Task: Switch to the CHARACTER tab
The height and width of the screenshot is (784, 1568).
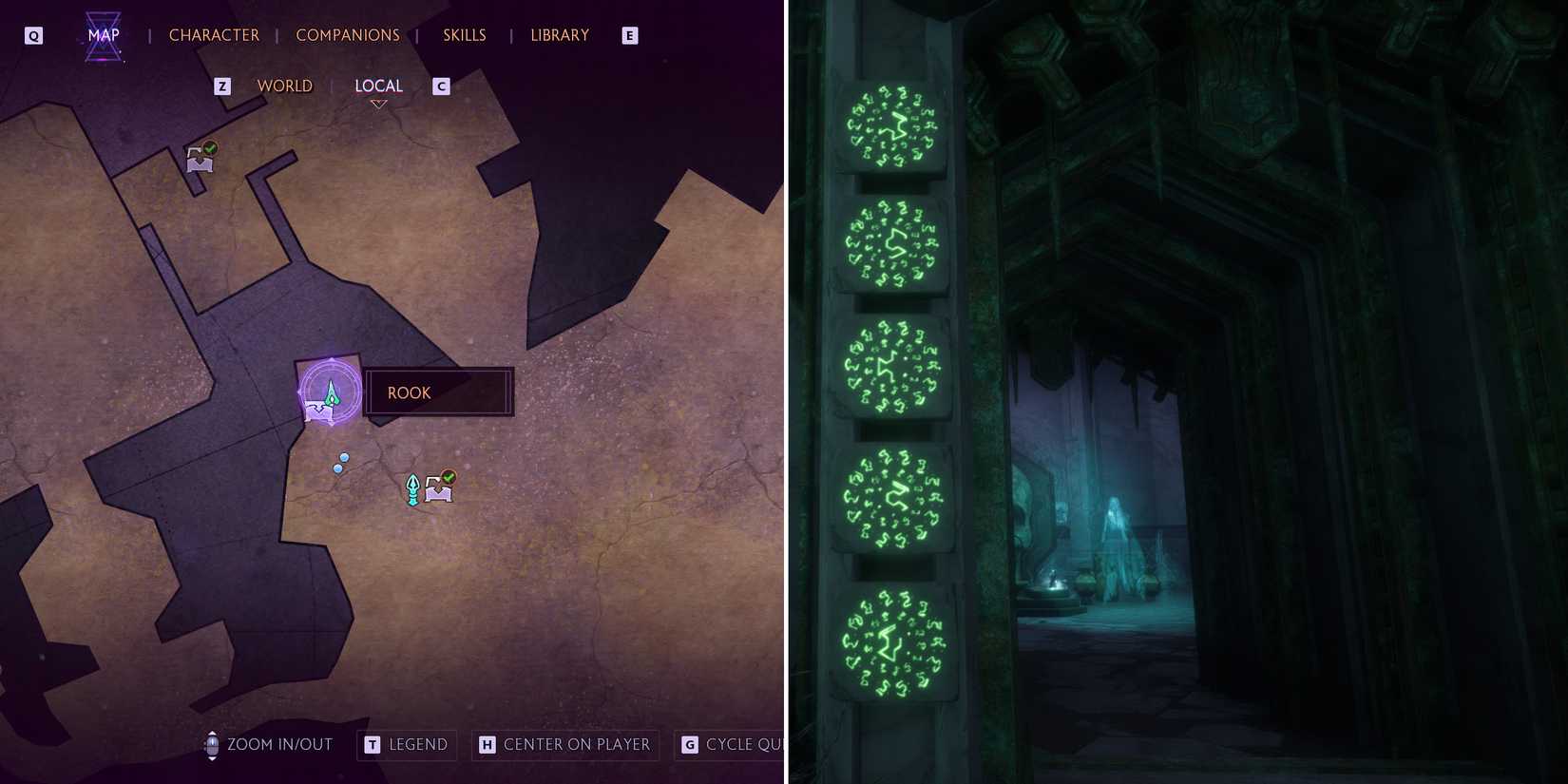Action: [x=214, y=34]
